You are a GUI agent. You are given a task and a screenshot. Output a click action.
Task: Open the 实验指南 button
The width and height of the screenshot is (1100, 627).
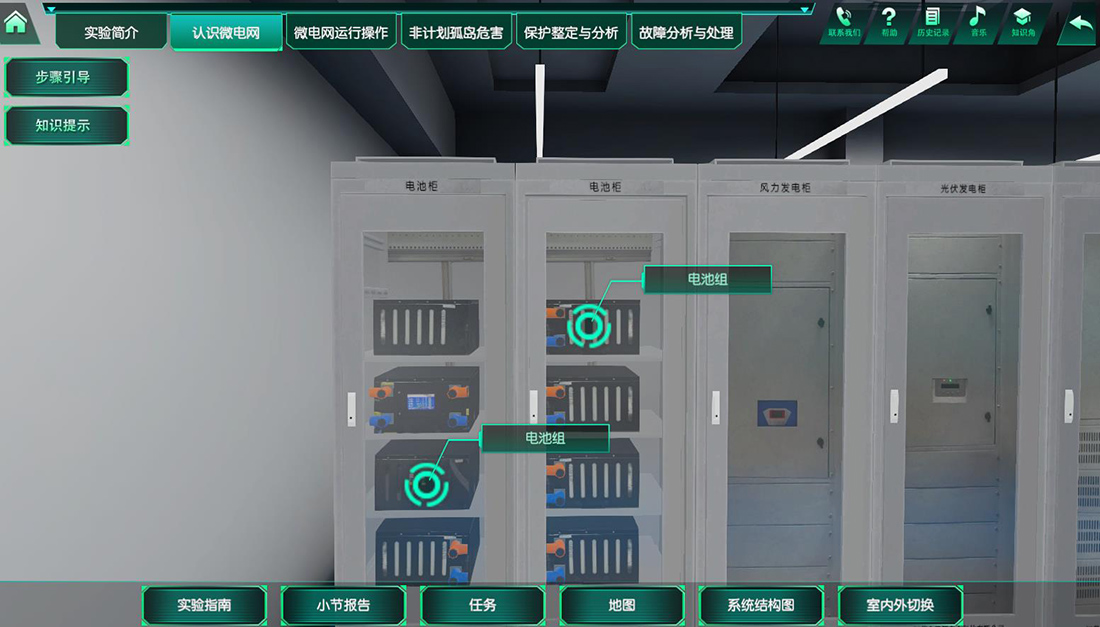(204, 605)
